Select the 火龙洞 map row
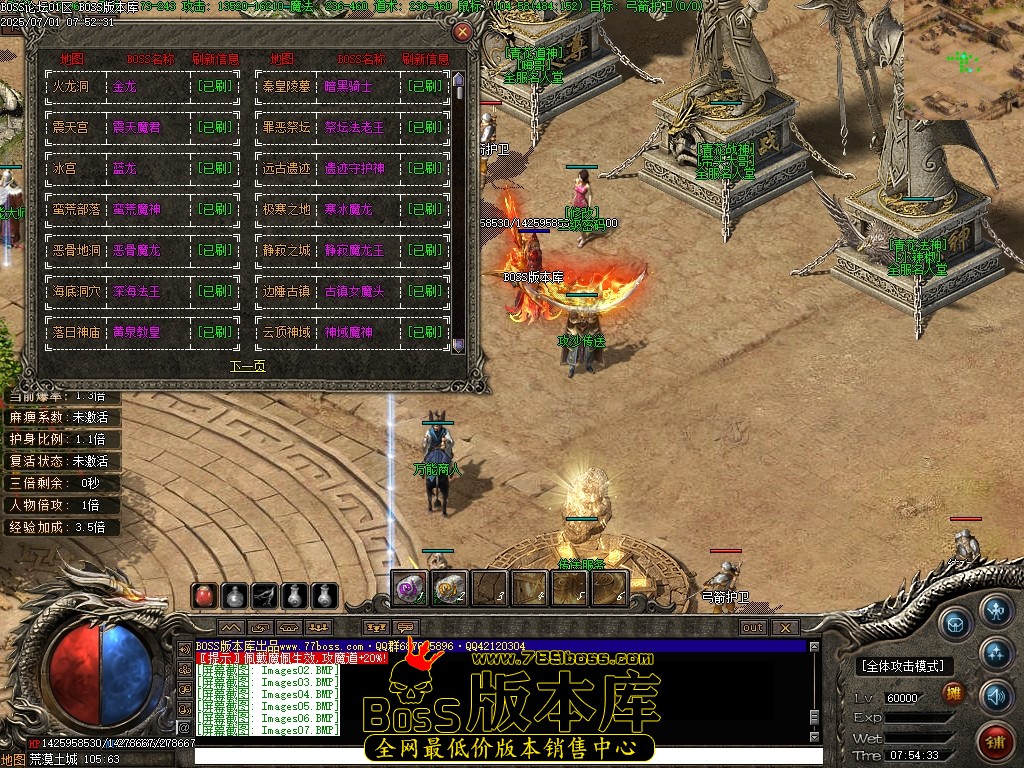1024x768 pixels. pyautogui.click(x=70, y=87)
